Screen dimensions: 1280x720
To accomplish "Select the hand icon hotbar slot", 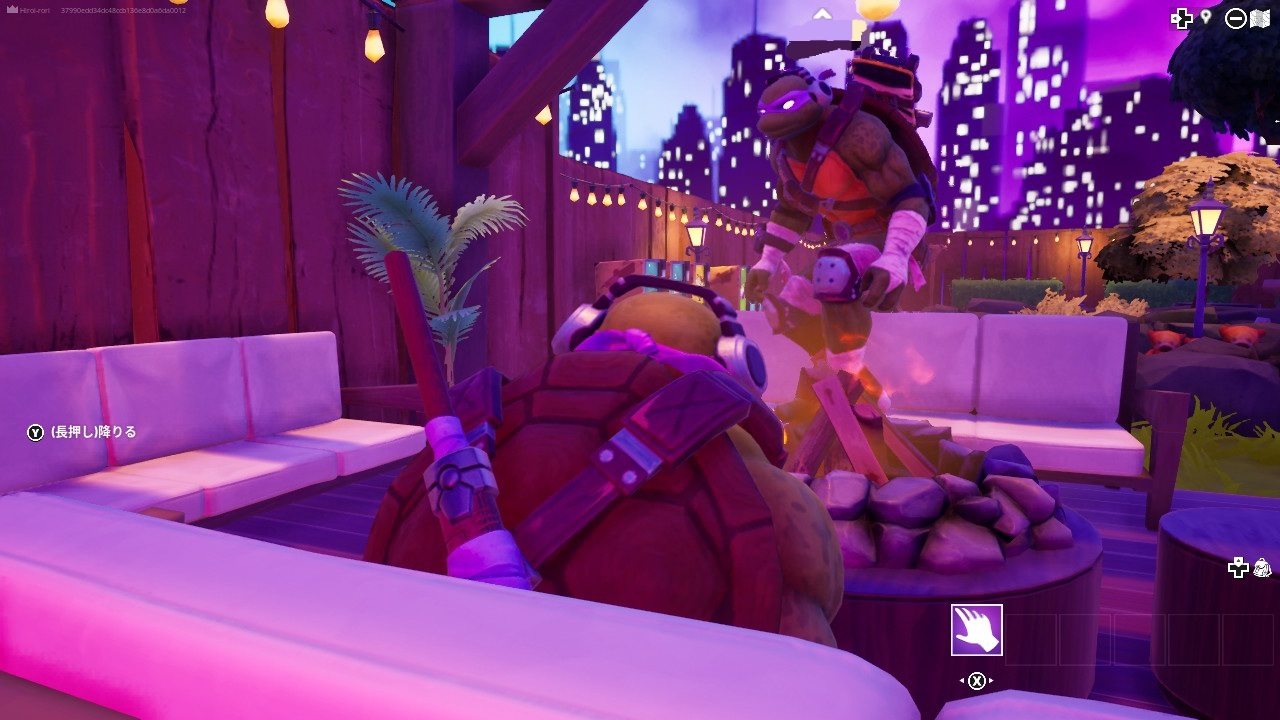I will [976, 630].
